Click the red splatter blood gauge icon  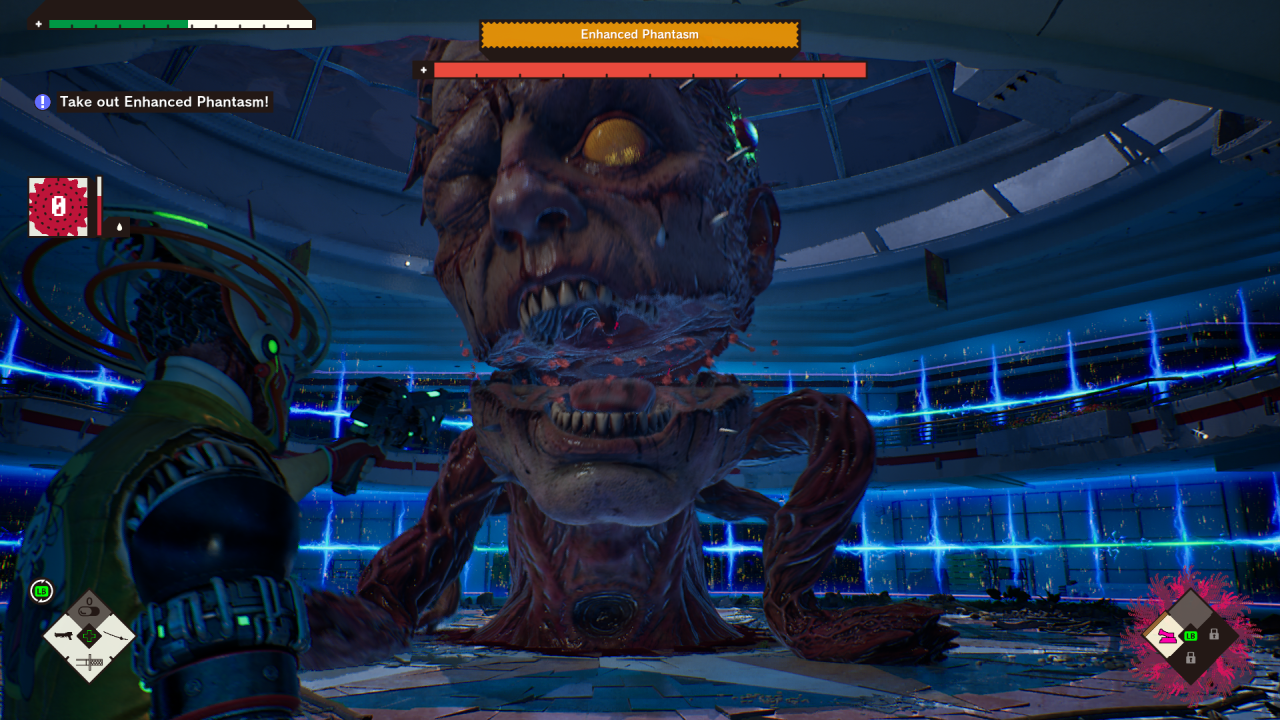[58, 207]
